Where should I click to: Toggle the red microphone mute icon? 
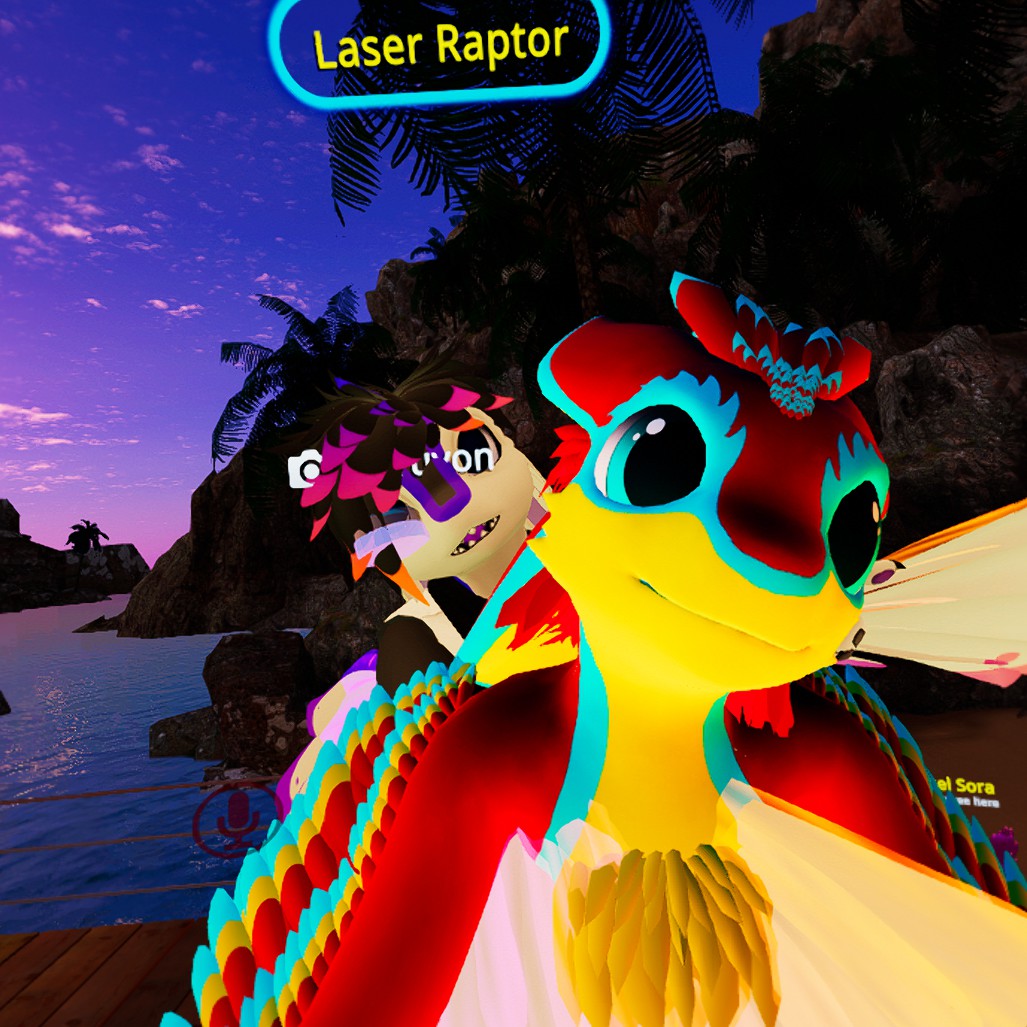pos(236,820)
